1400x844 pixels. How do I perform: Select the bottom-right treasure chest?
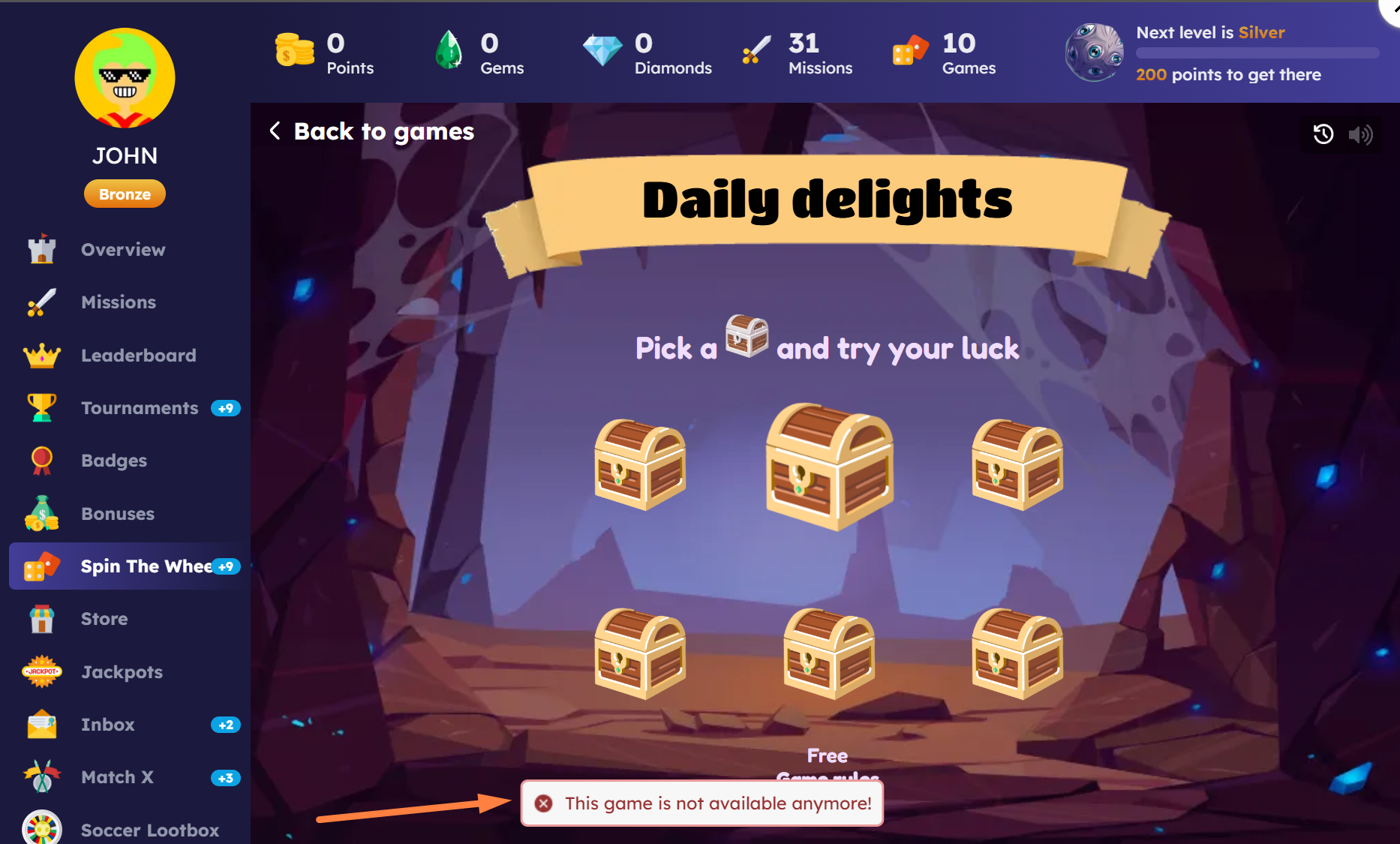pyautogui.click(x=1017, y=654)
